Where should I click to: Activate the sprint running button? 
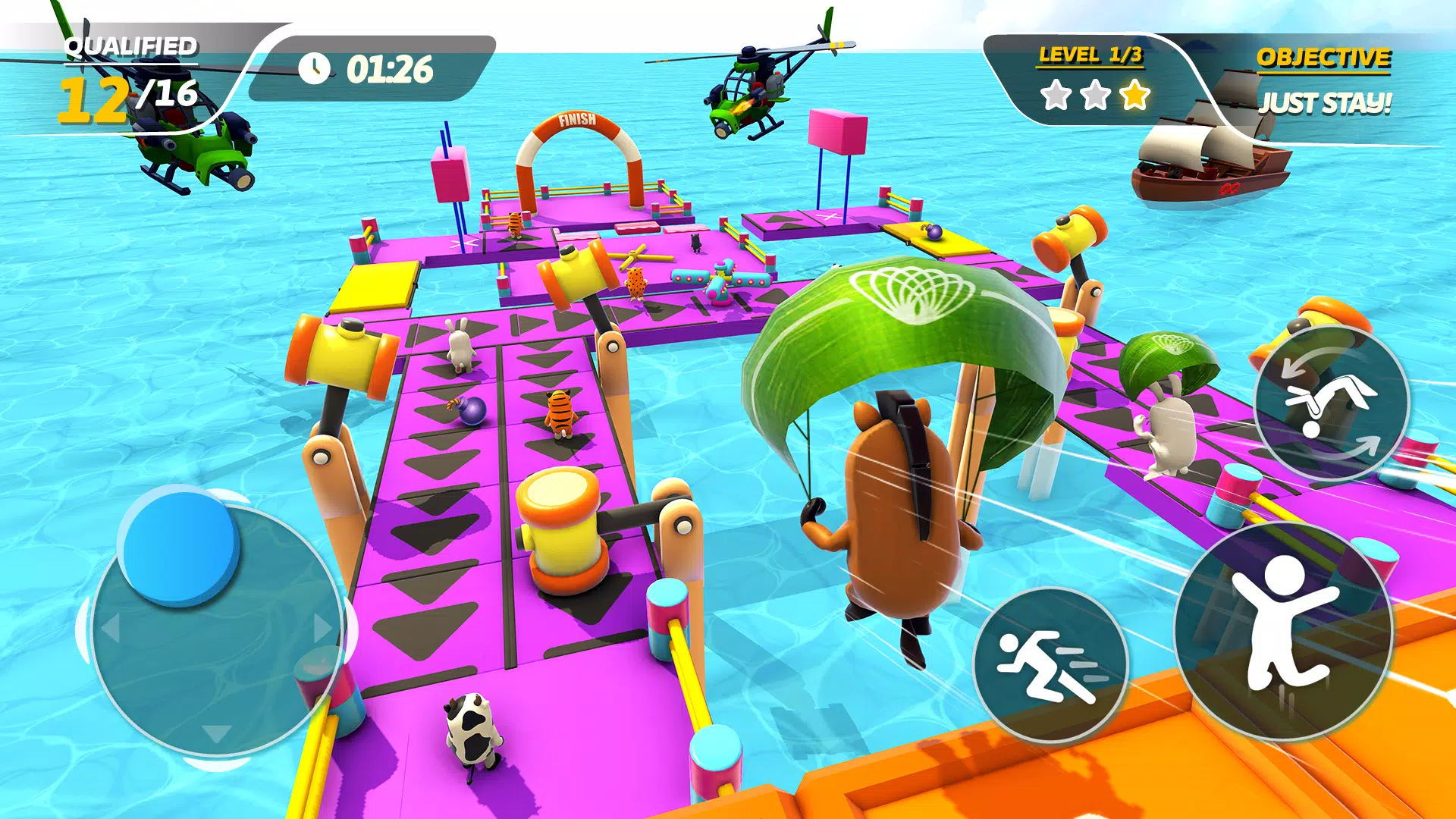1050,665
